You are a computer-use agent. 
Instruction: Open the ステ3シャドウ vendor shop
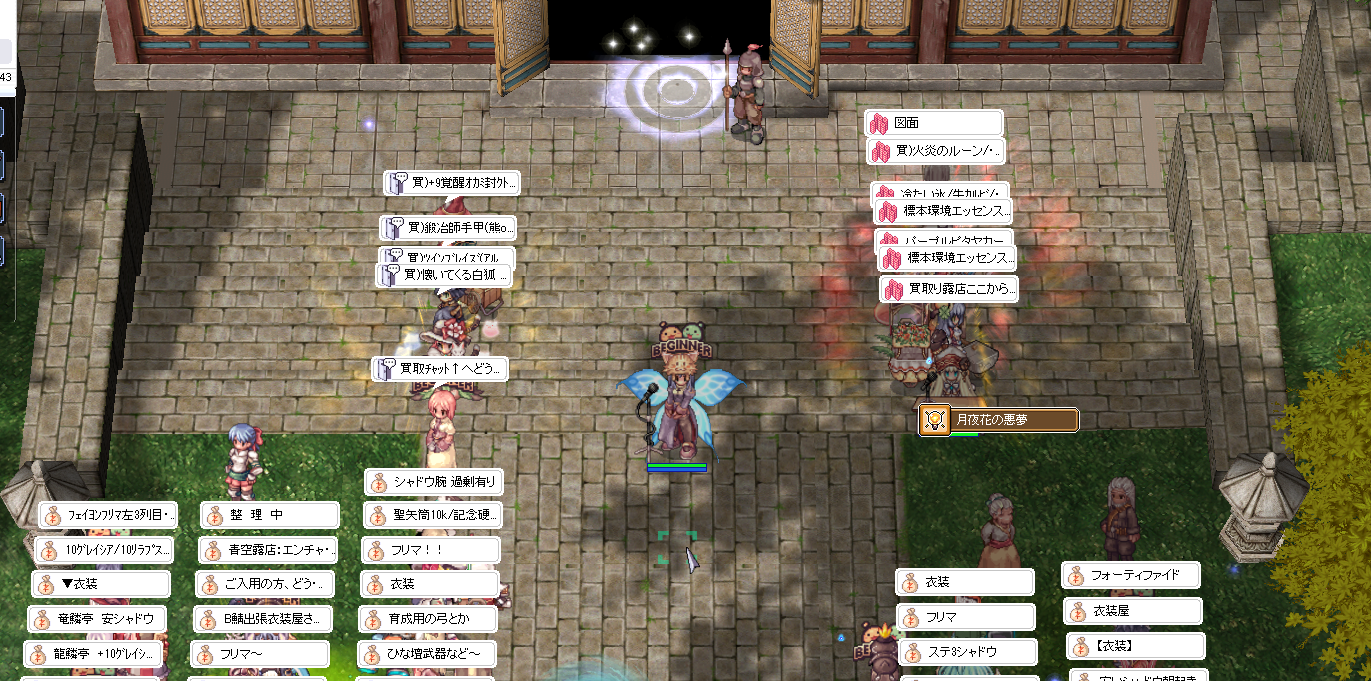click(x=965, y=652)
